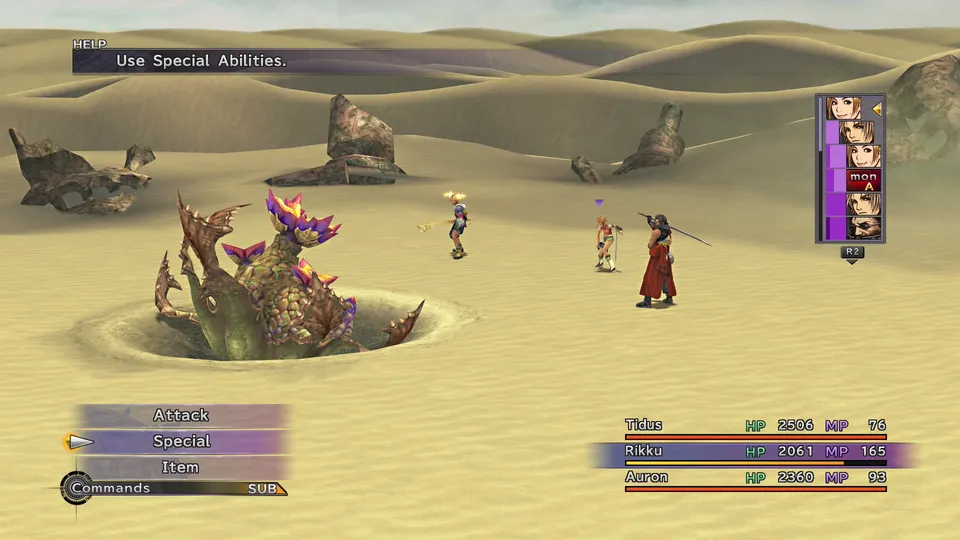Viewport: 960px width, 540px height.
Task: Choose the Attack command
Action: click(x=181, y=415)
